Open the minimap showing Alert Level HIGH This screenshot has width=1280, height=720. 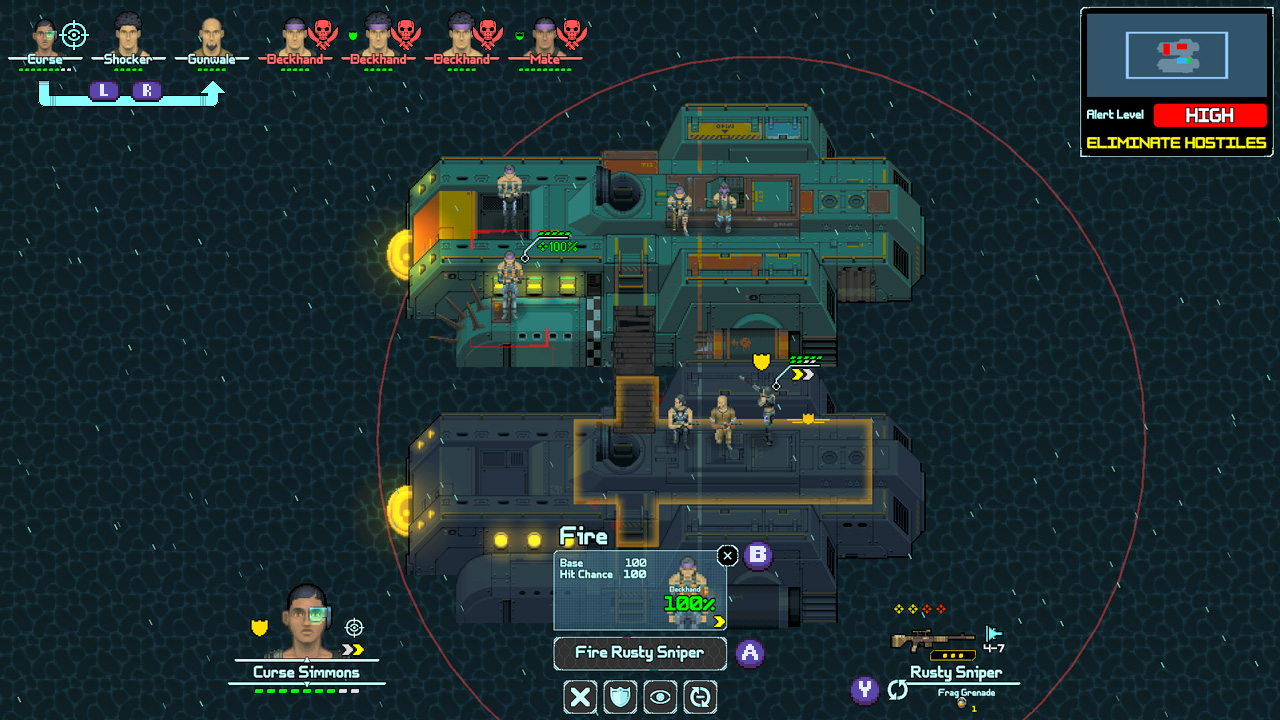pyautogui.click(x=1176, y=55)
